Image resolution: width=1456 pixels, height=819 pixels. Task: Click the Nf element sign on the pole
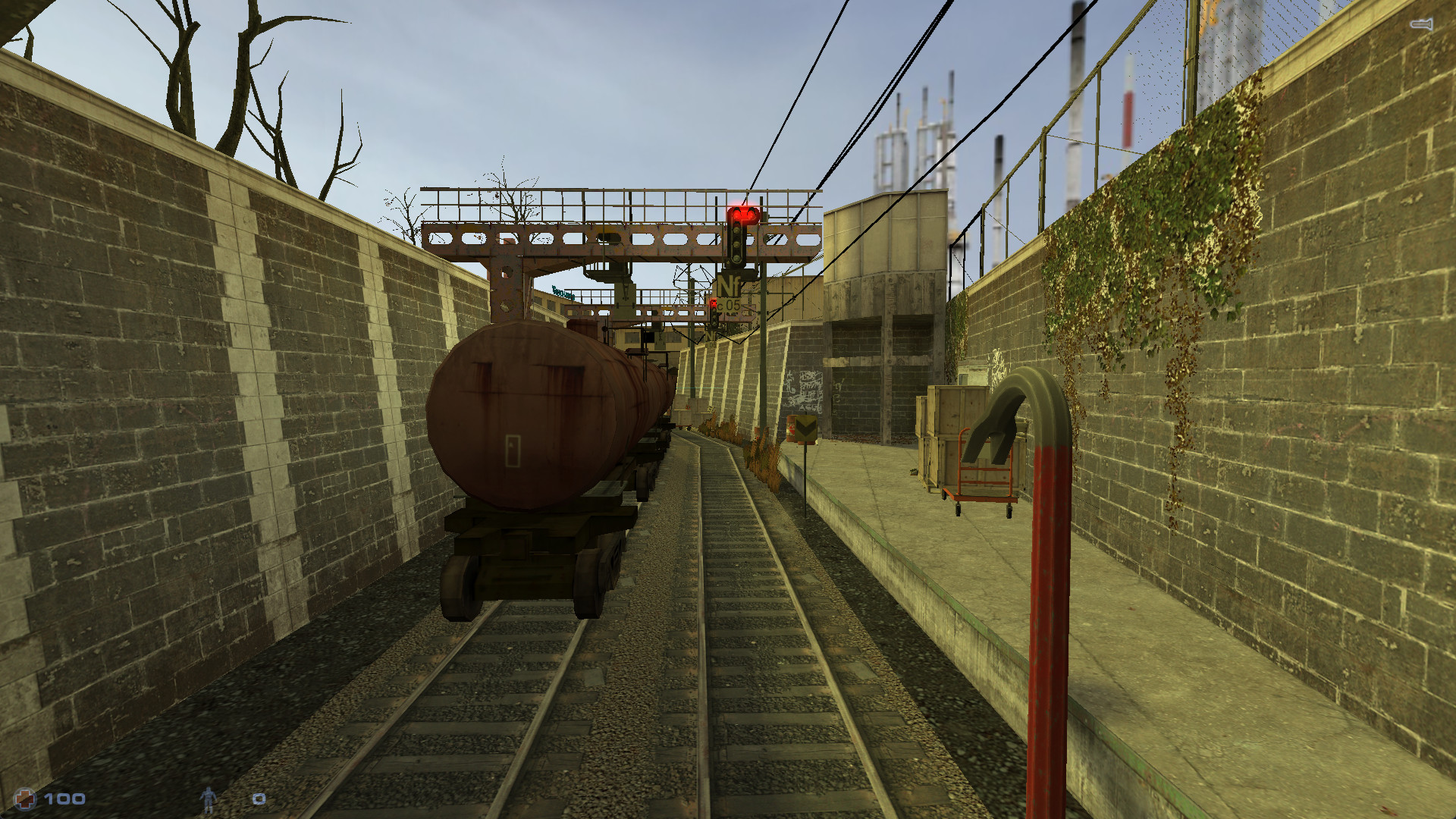click(728, 284)
